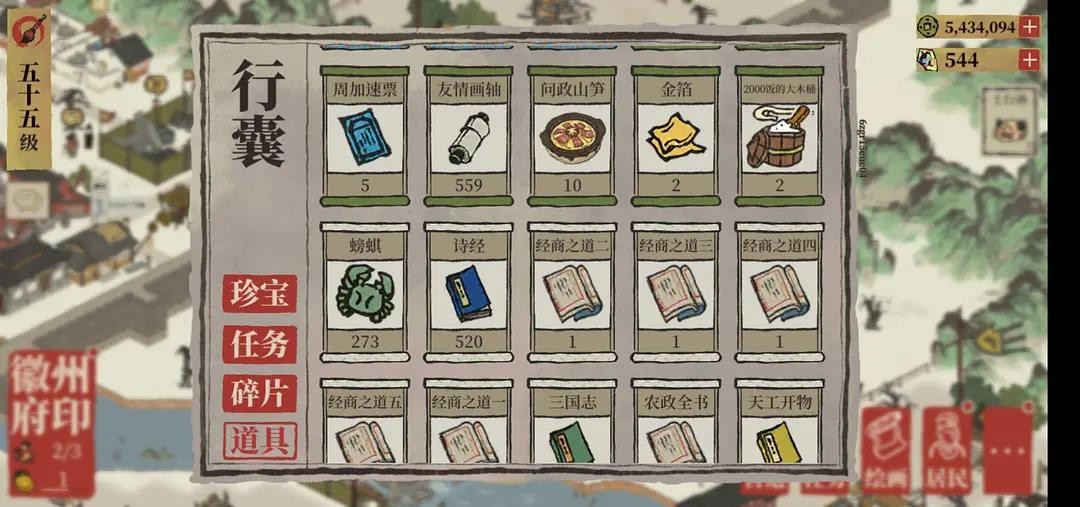1080x507 pixels.
Task: Select the 周加速票 ticket item
Action: click(x=364, y=135)
